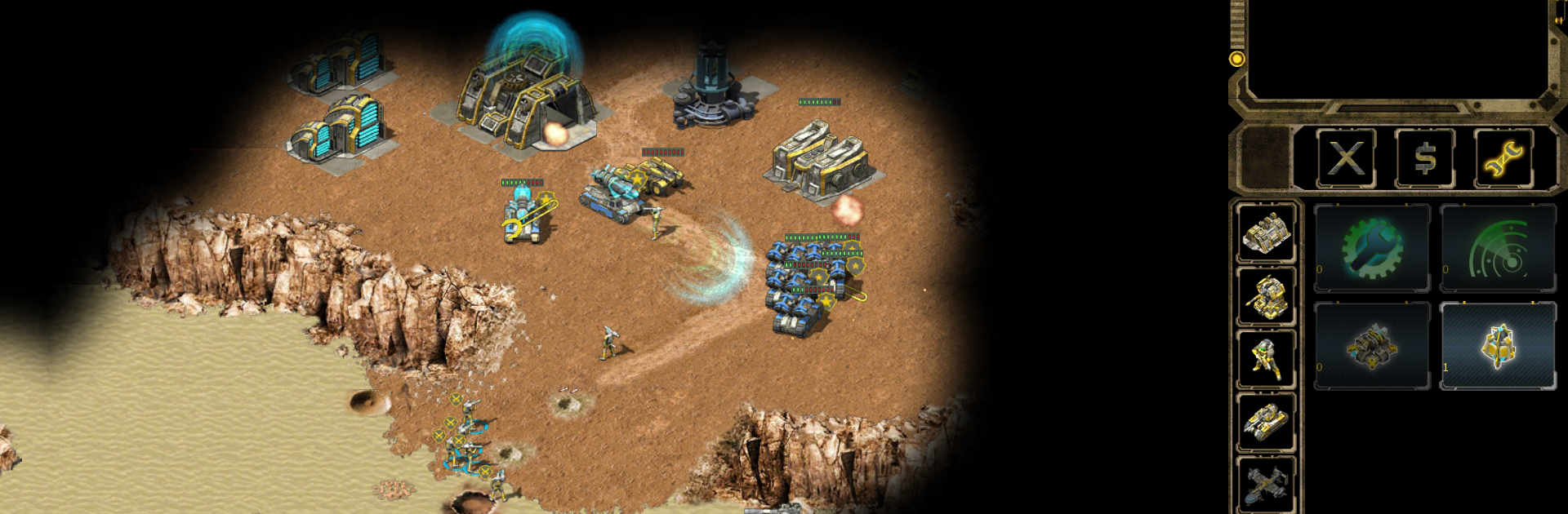Open the buildings production category
This screenshot has width=1568, height=514.
[1266, 233]
